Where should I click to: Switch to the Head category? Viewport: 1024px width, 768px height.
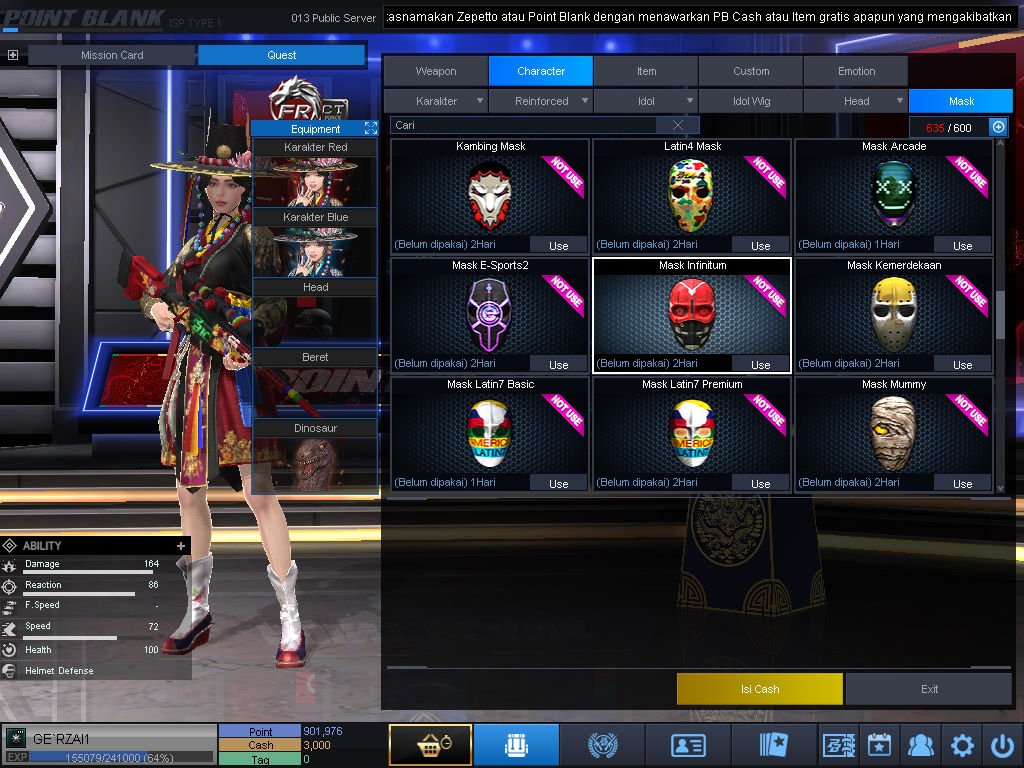(x=856, y=101)
